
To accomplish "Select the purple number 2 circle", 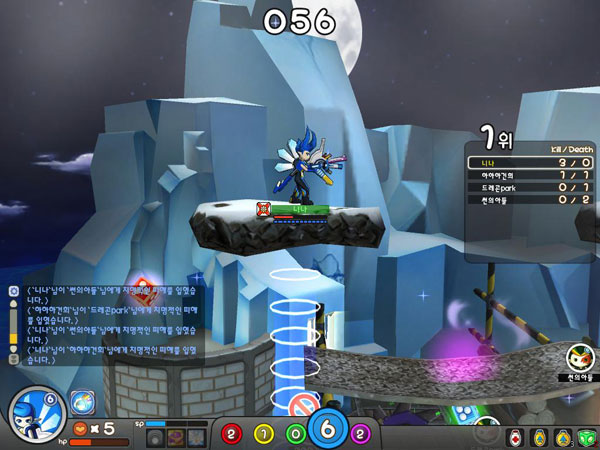I will point(359,433).
